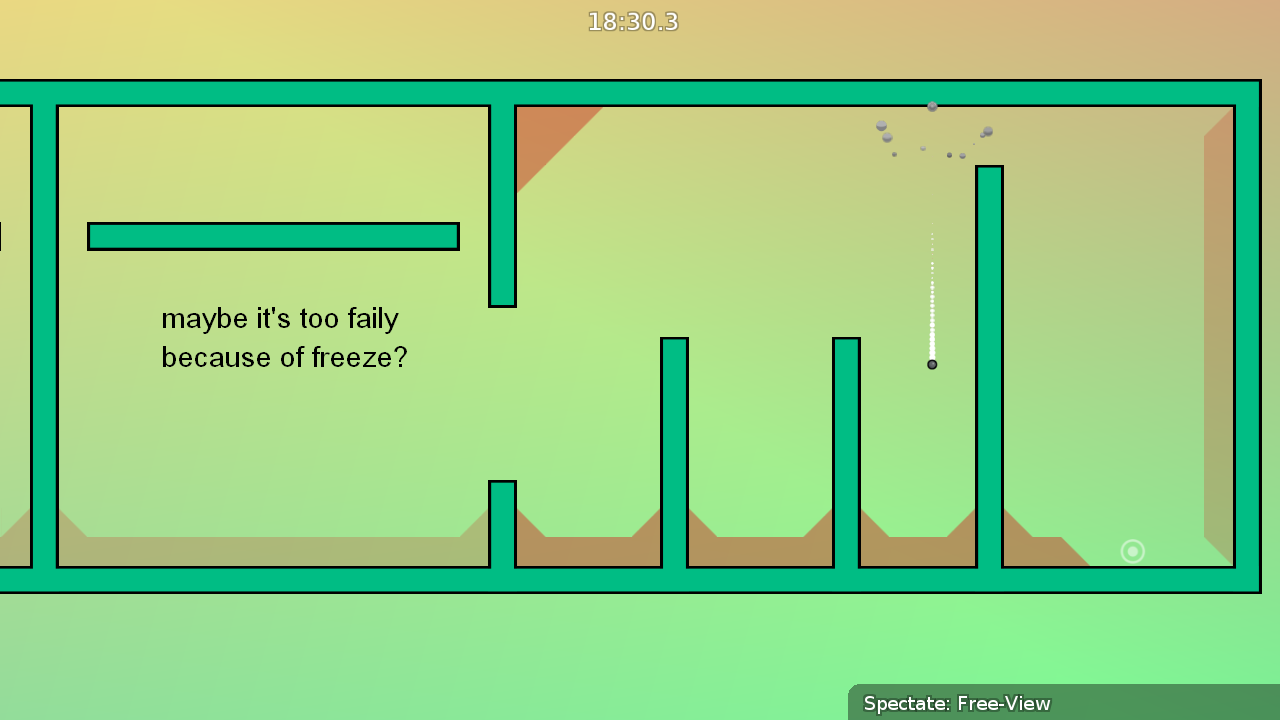This screenshot has height=720, width=1280.
Task: Expand the timer display at top center
Action: tap(632, 21)
